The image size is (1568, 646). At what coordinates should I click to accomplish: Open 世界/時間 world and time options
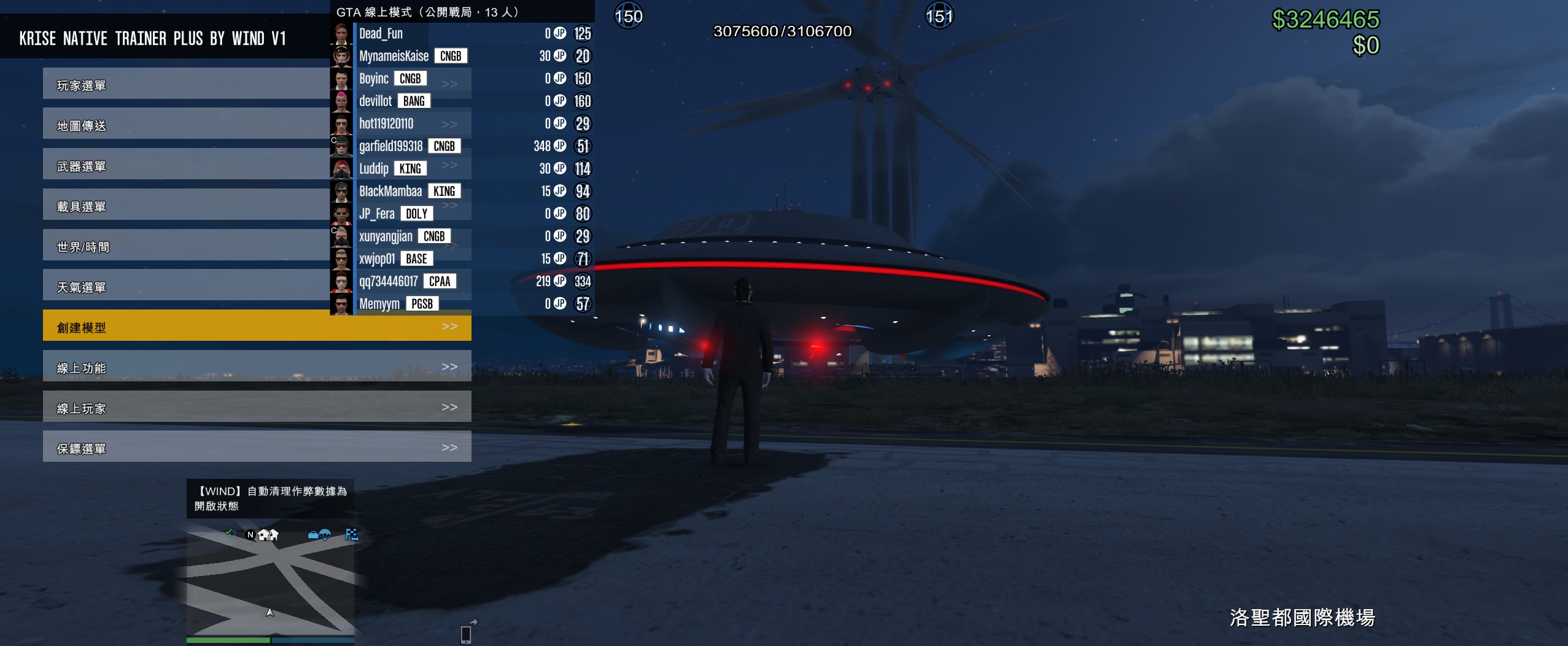tap(184, 246)
